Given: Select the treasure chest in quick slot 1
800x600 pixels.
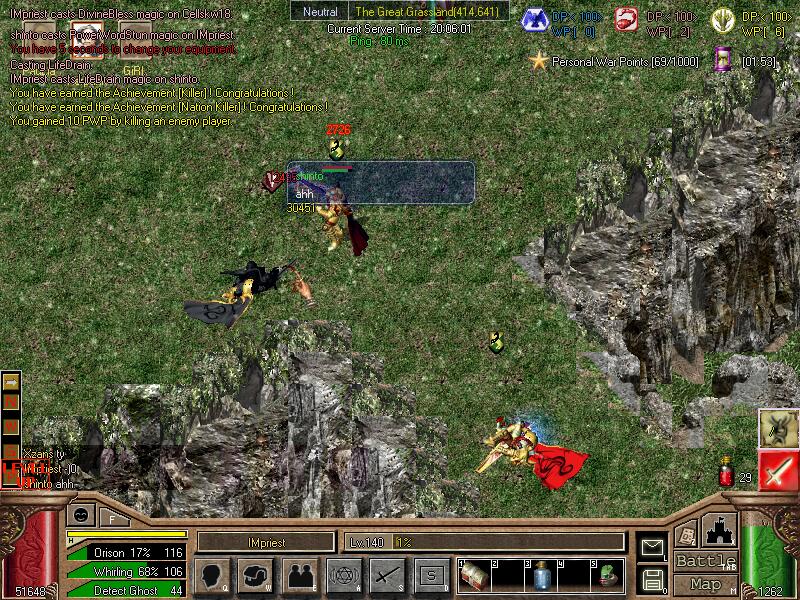Looking at the screenshot, I should tap(474, 574).
